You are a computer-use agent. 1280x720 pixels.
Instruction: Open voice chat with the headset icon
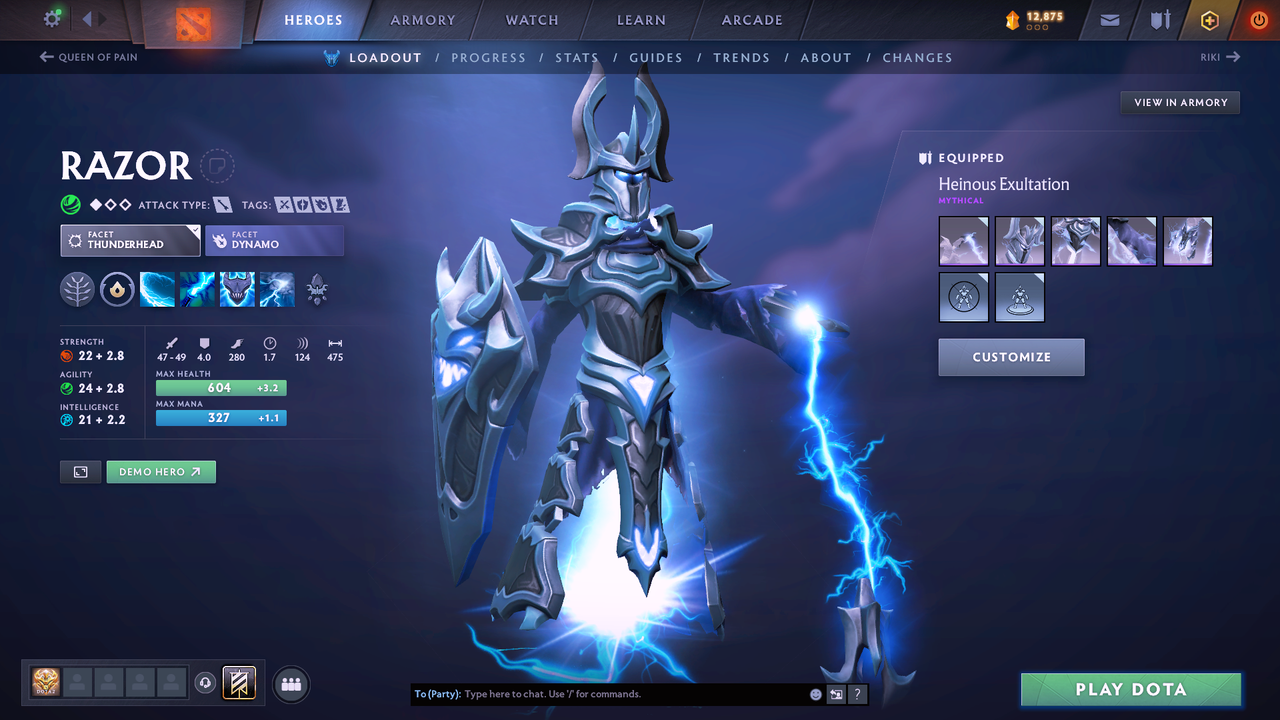tap(206, 683)
